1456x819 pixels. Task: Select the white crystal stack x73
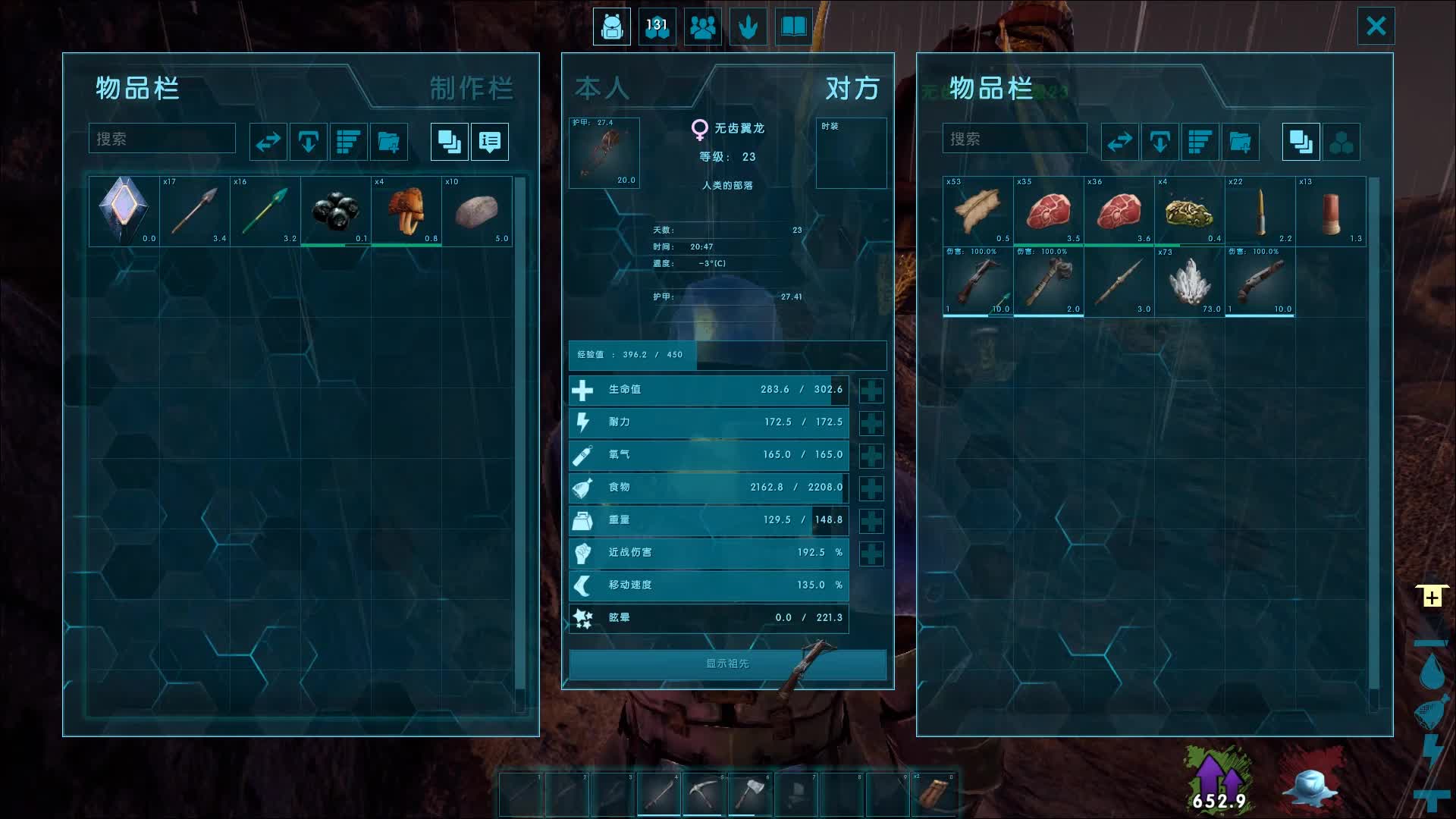1188,281
